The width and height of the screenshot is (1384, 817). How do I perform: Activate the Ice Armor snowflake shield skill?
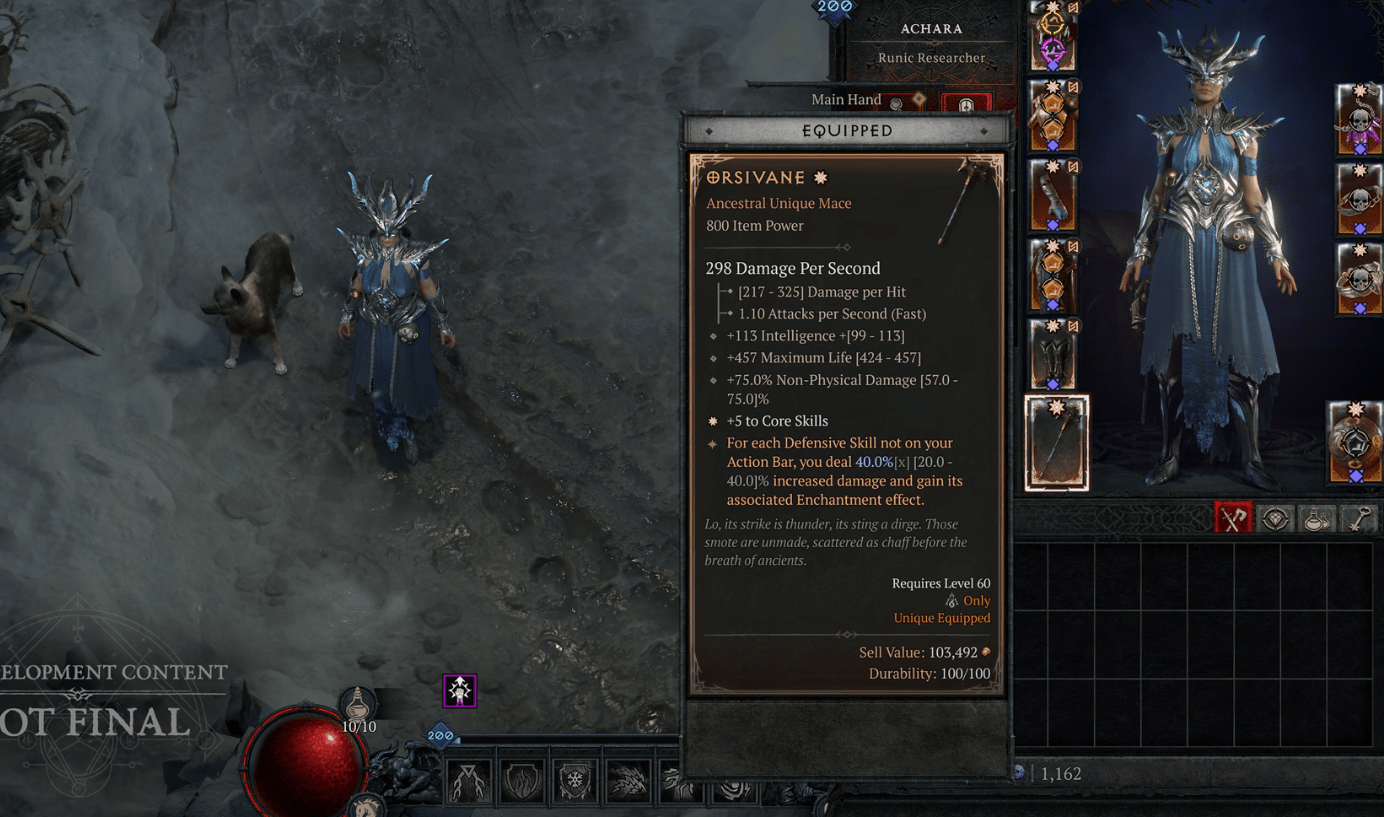tap(575, 781)
